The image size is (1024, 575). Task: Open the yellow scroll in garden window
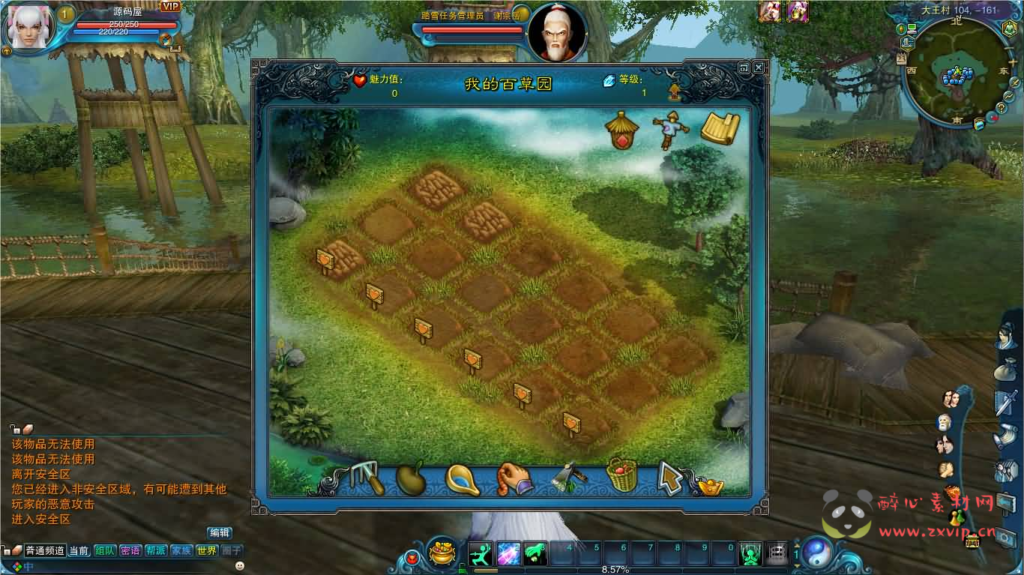click(719, 129)
